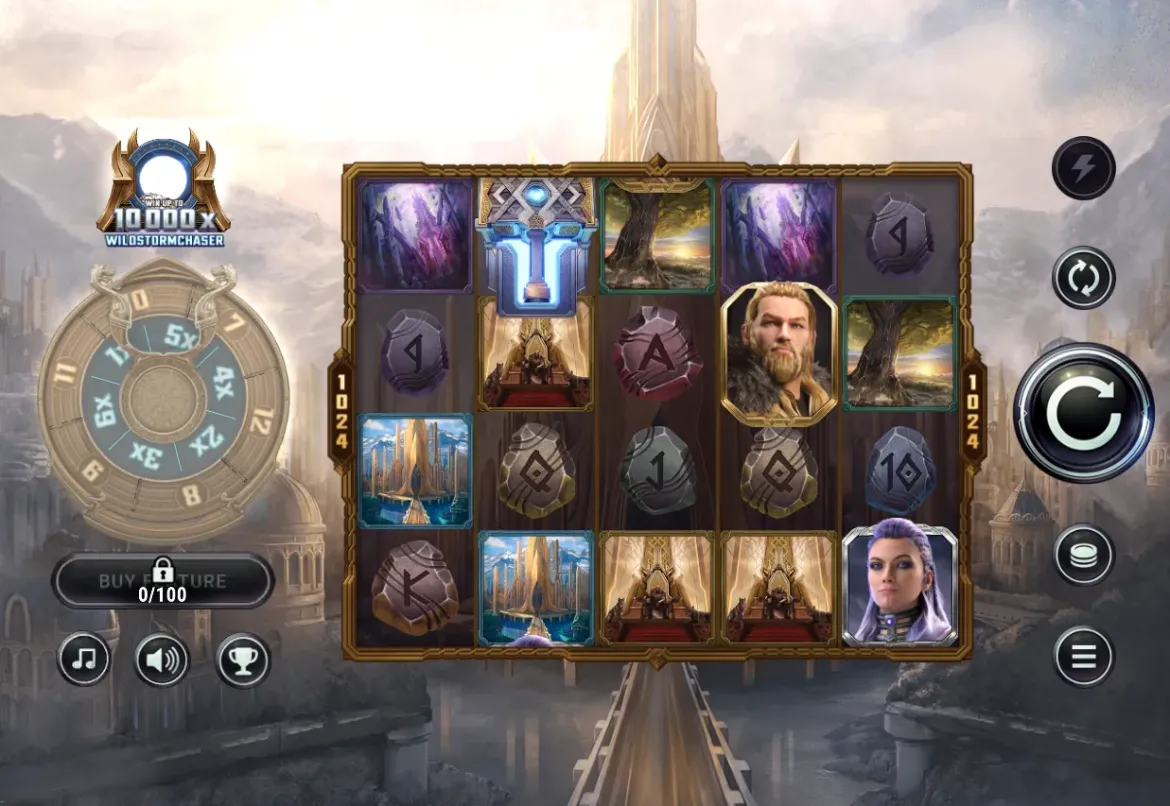Open autoplay with the circular arrows button
Image resolution: width=1170 pixels, height=806 pixels.
1083,277
